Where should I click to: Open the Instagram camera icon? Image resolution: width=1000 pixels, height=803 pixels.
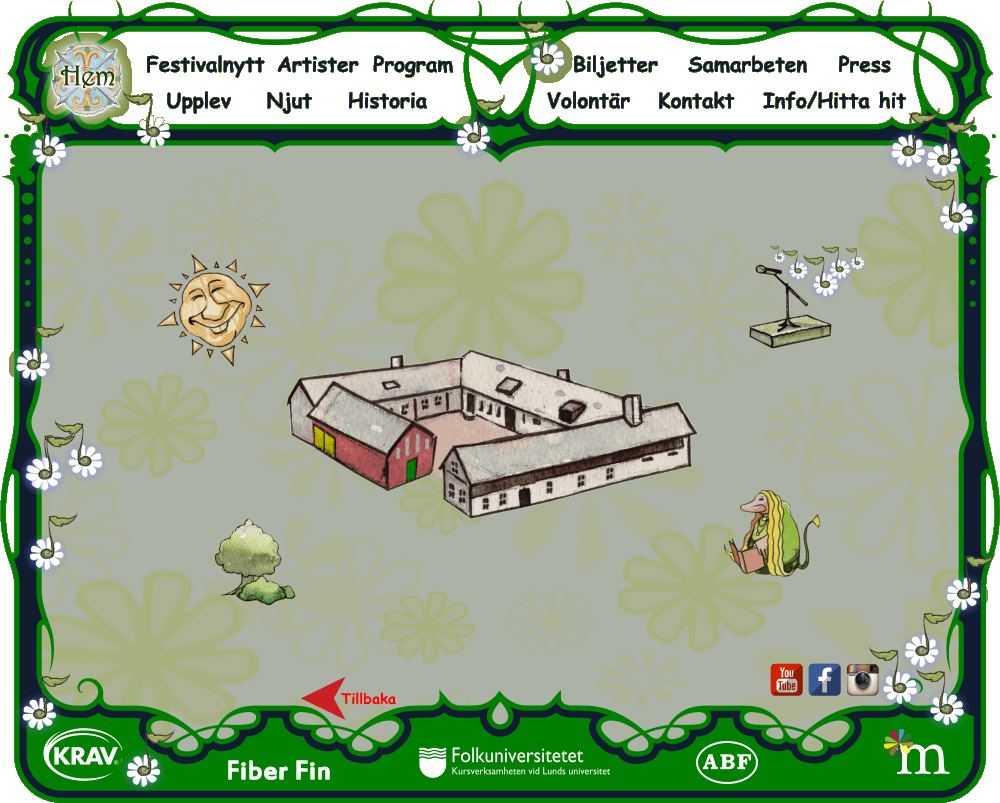pyautogui.click(x=862, y=679)
